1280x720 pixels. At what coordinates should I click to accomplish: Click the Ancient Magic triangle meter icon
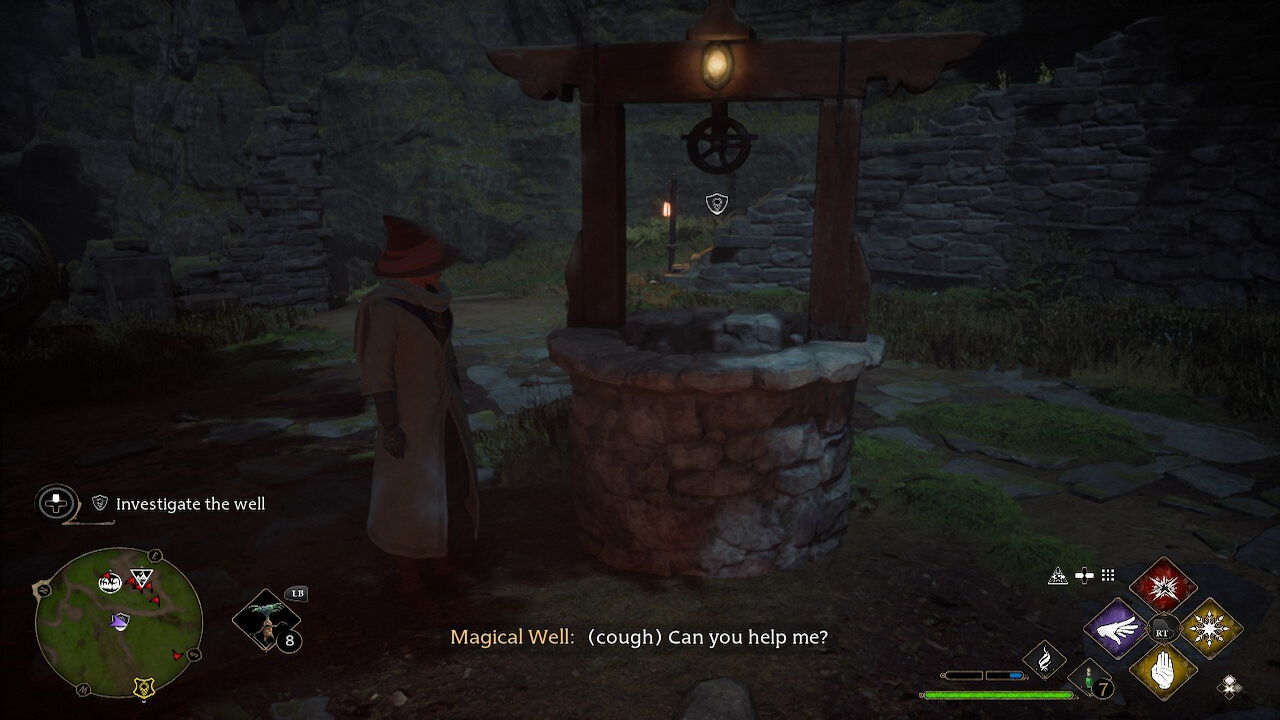coord(1058,576)
